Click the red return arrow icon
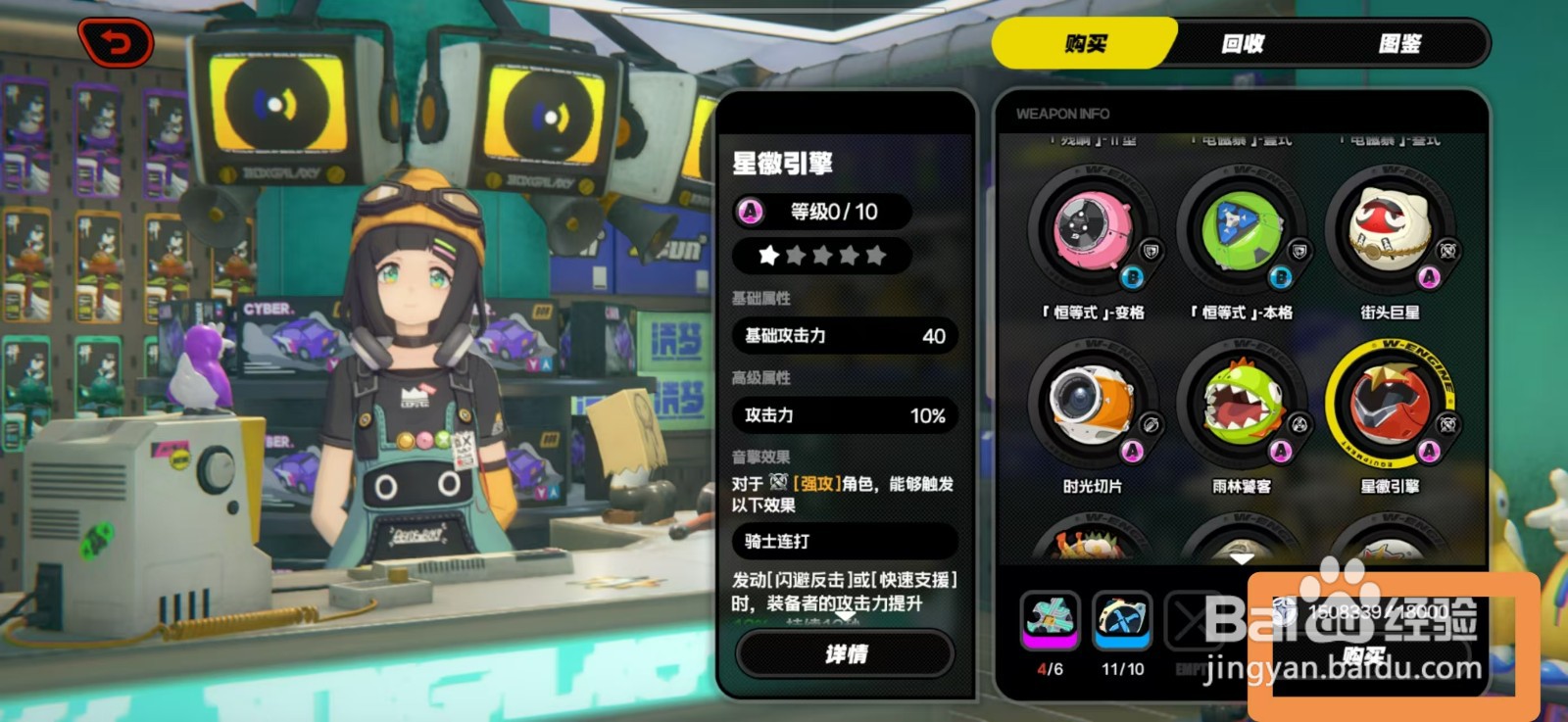Screen dimensions: 1568x722 (117, 43)
